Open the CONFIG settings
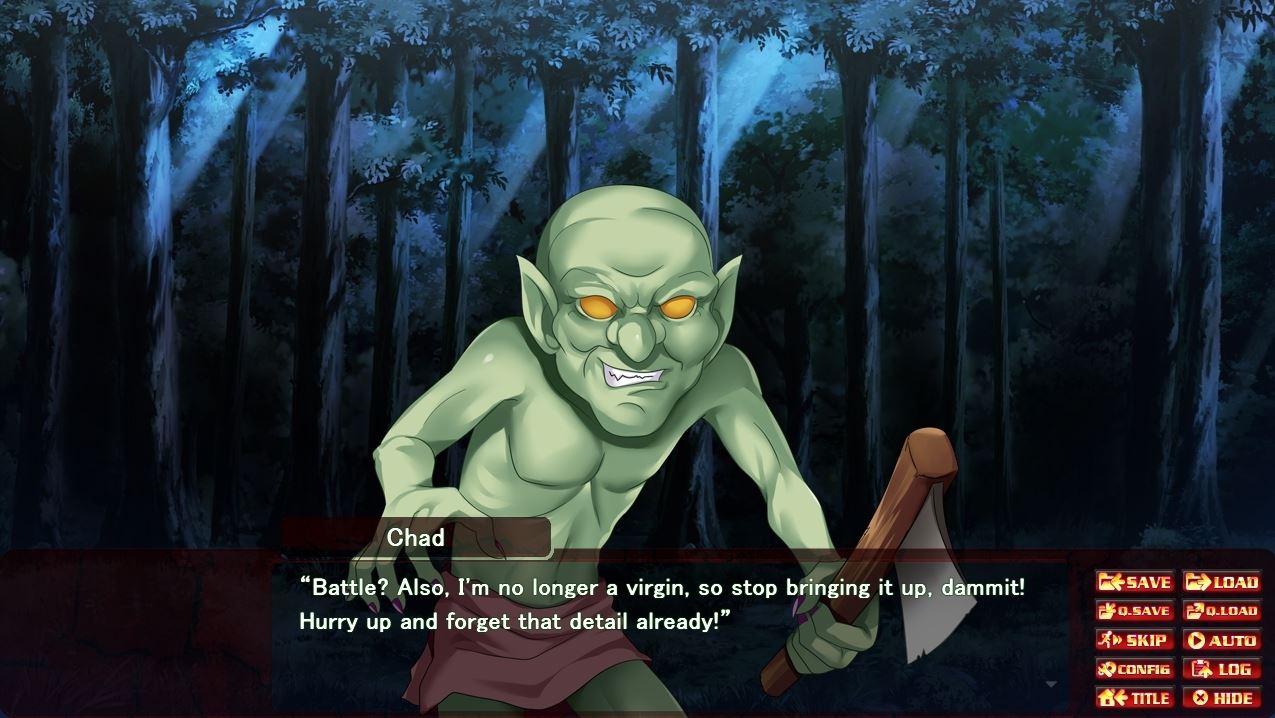The image size is (1275, 718). tap(1135, 669)
